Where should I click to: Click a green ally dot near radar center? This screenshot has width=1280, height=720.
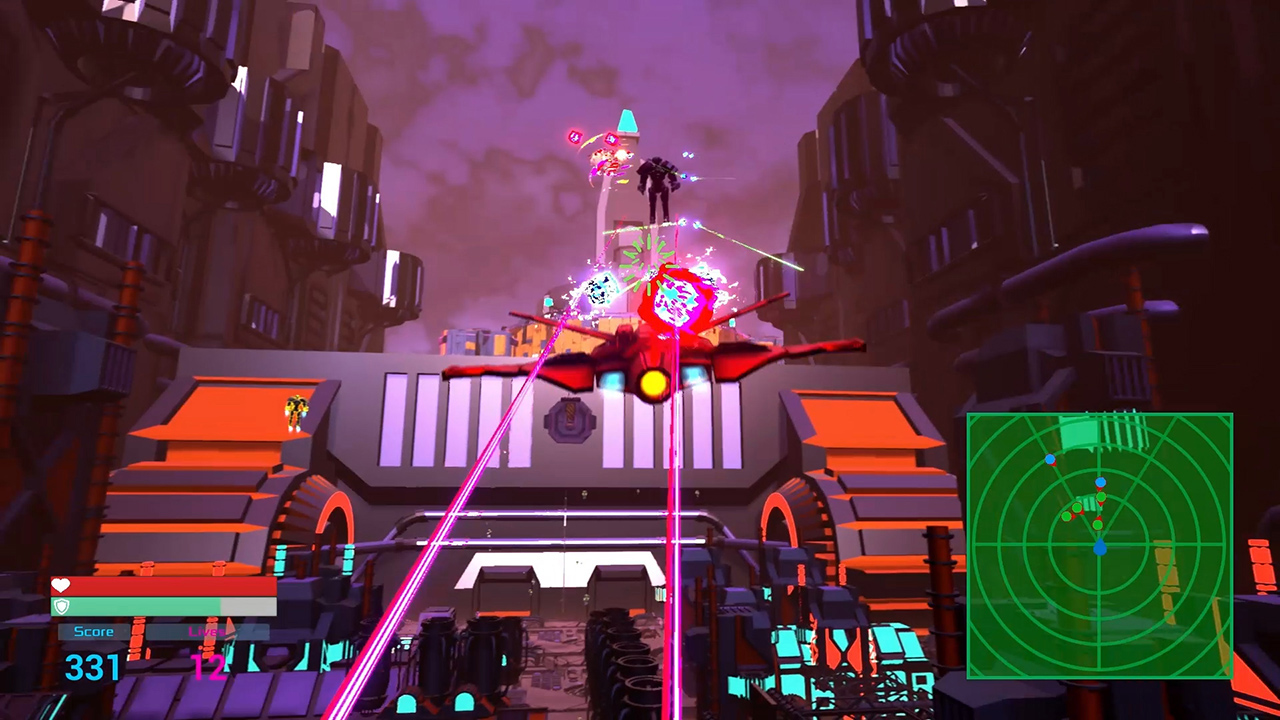pyautogui.click(x=1098, y=526)
